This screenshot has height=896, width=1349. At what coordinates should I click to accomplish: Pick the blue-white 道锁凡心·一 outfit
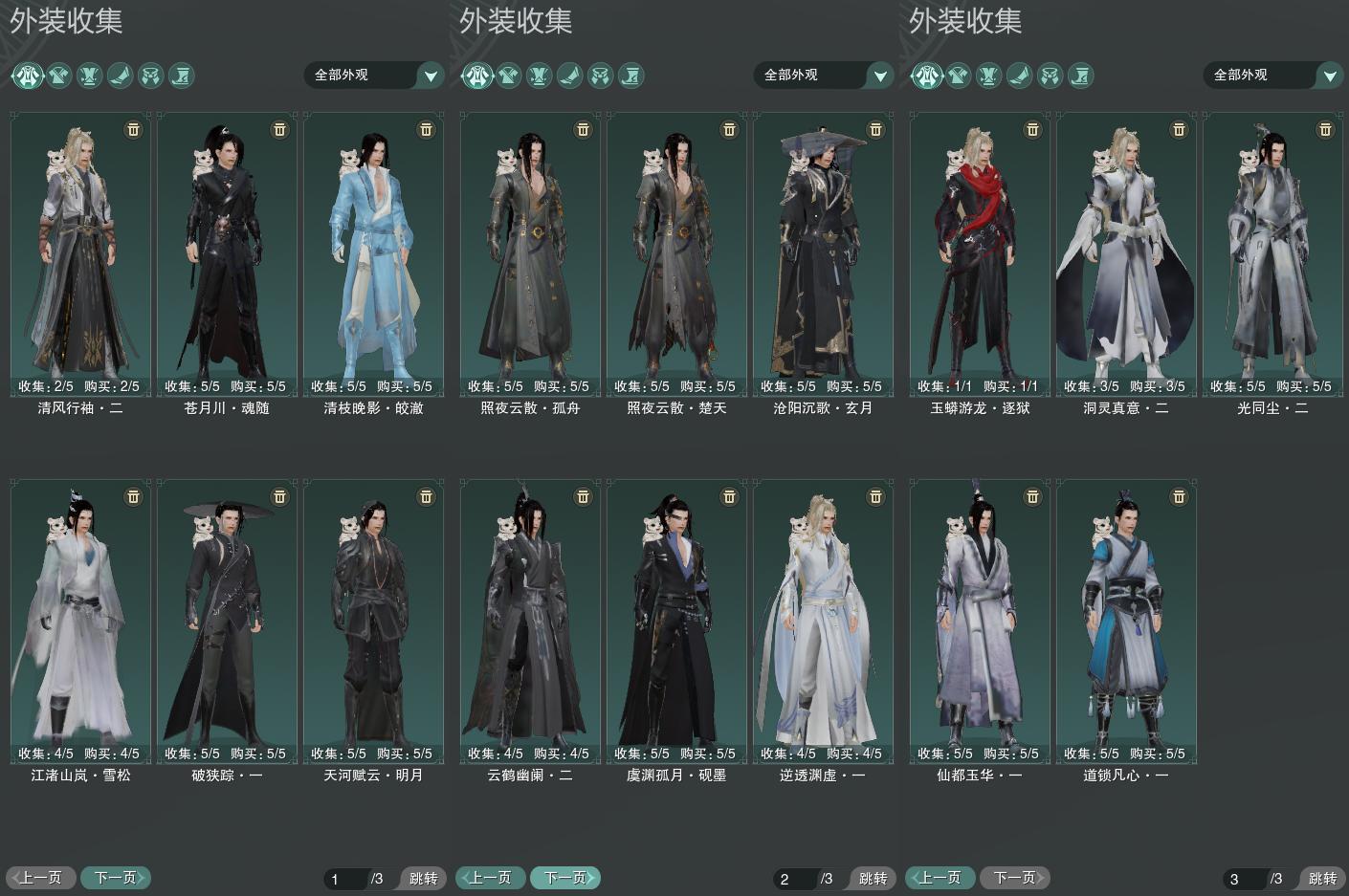[x=1126, y=622]
